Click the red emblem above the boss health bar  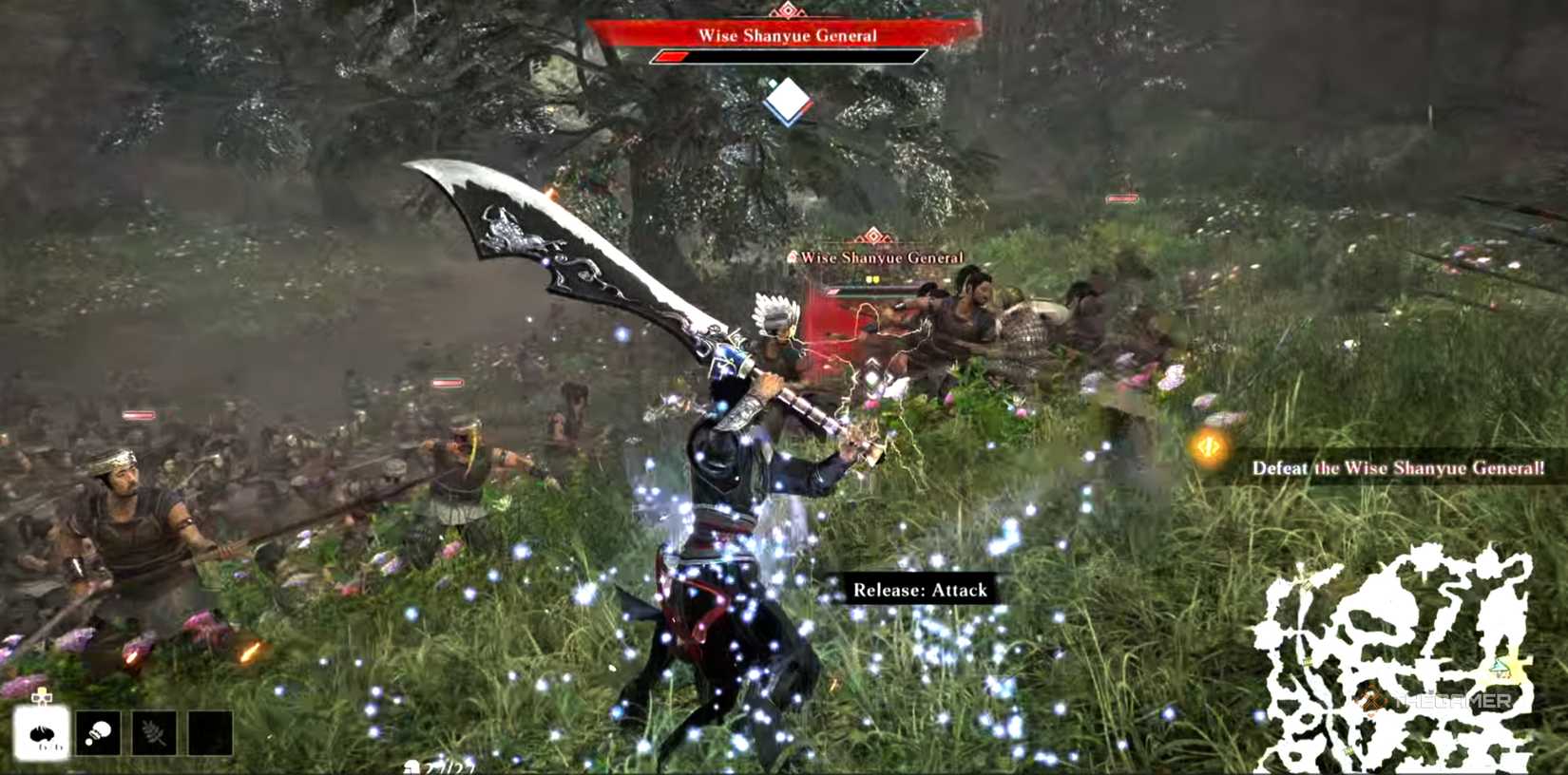(791, 11)
